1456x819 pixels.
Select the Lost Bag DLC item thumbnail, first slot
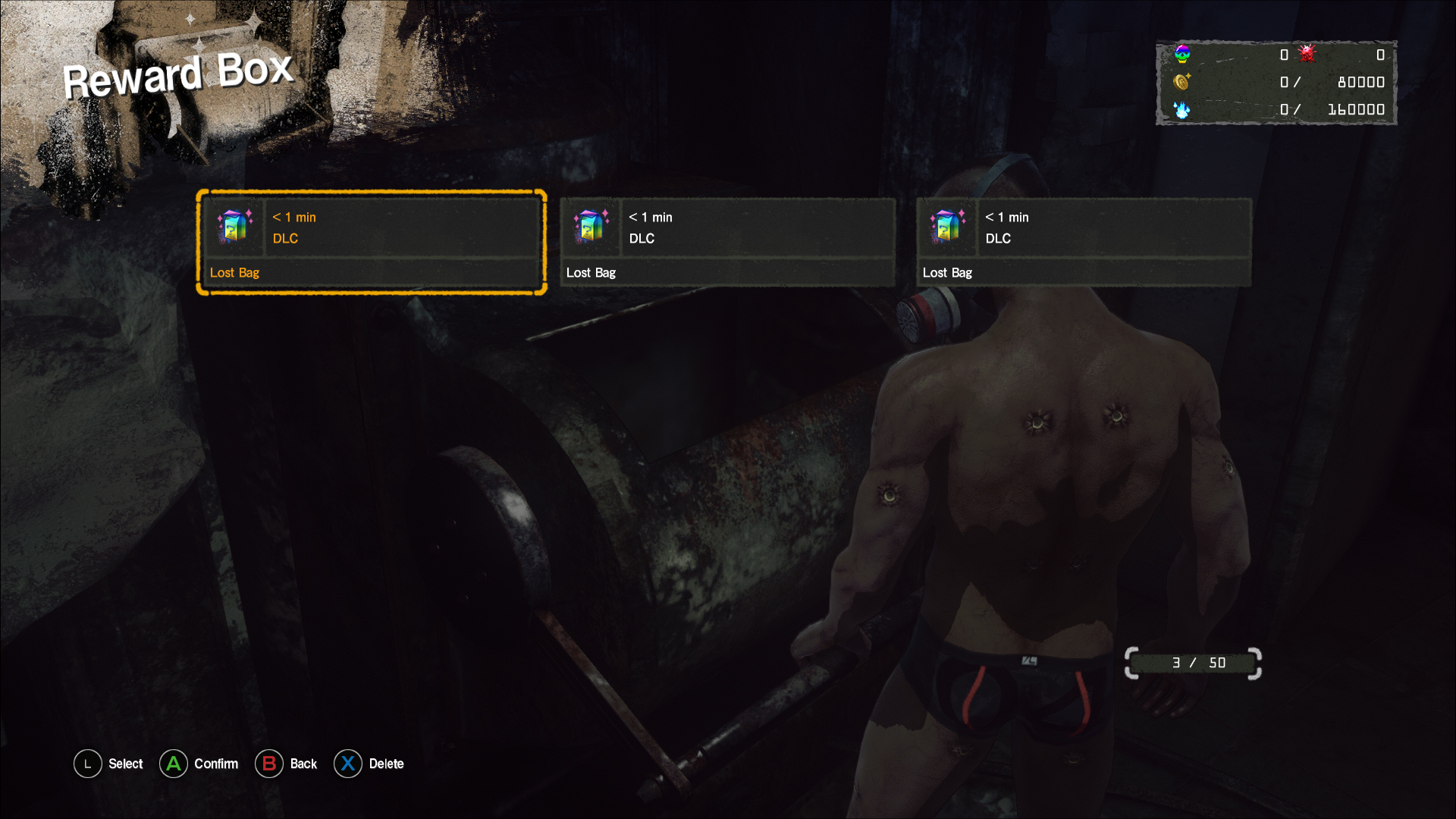(x=234, y=227)
